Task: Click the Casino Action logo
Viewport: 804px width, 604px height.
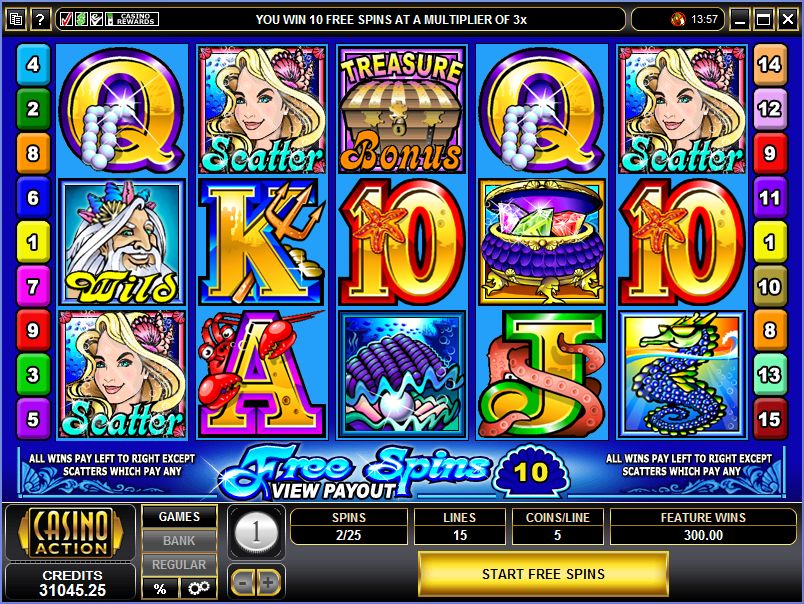Action: 70,535
